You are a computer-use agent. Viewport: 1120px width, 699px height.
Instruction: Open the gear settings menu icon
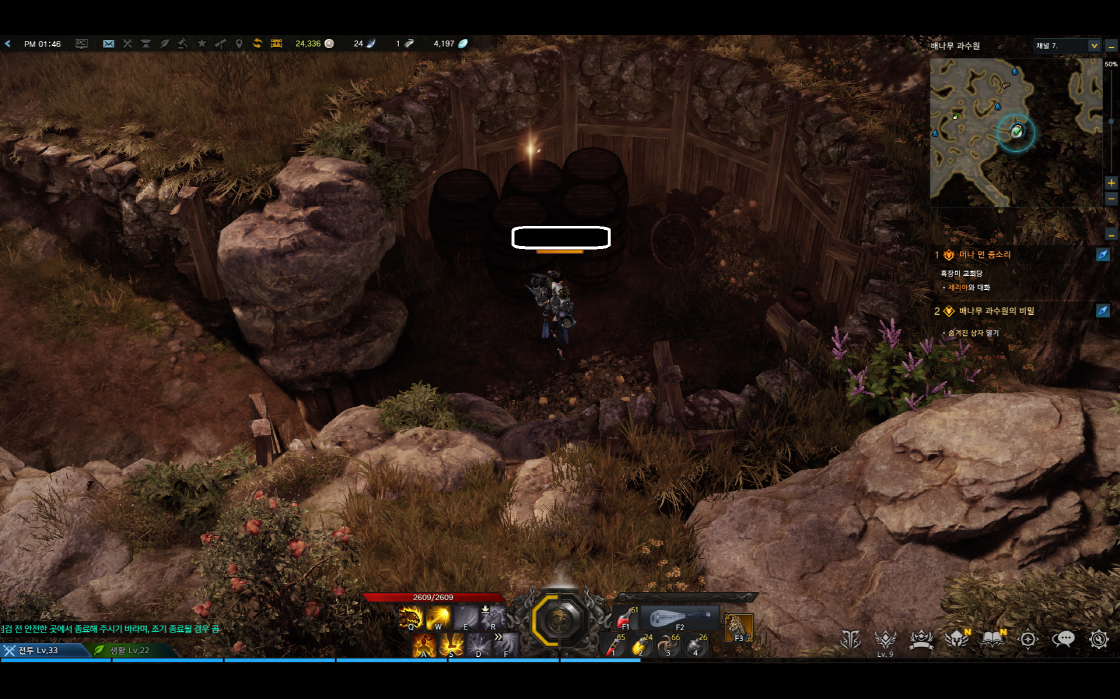(1099, 640)
